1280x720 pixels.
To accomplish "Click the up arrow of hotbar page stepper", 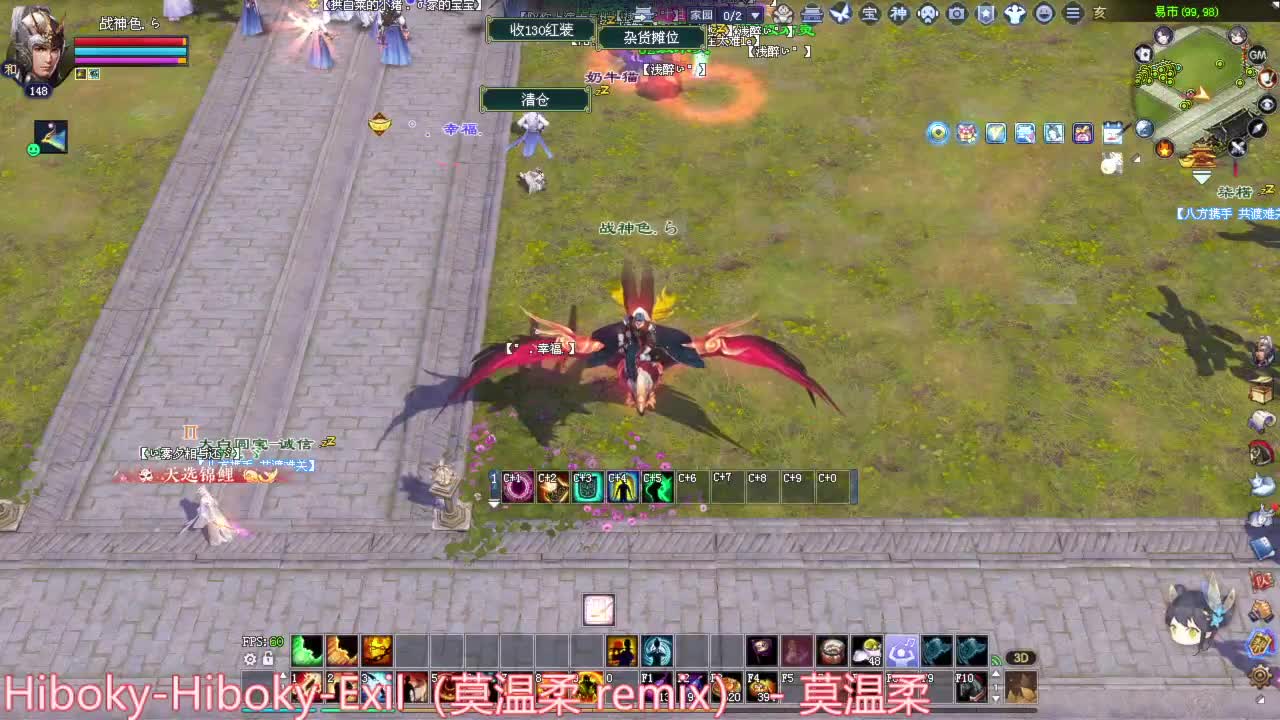I will pos(996,674).
